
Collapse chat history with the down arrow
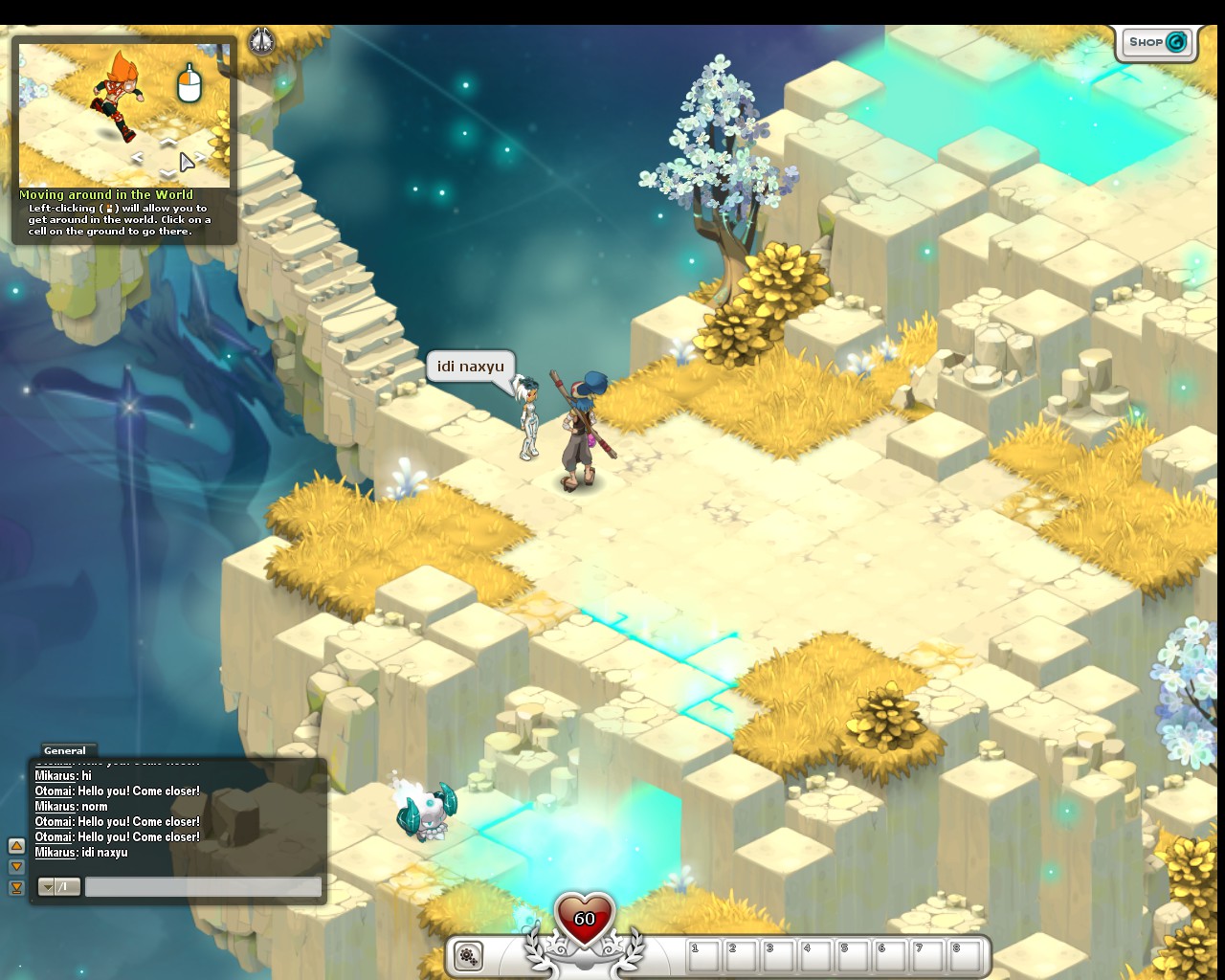point(17,865)
